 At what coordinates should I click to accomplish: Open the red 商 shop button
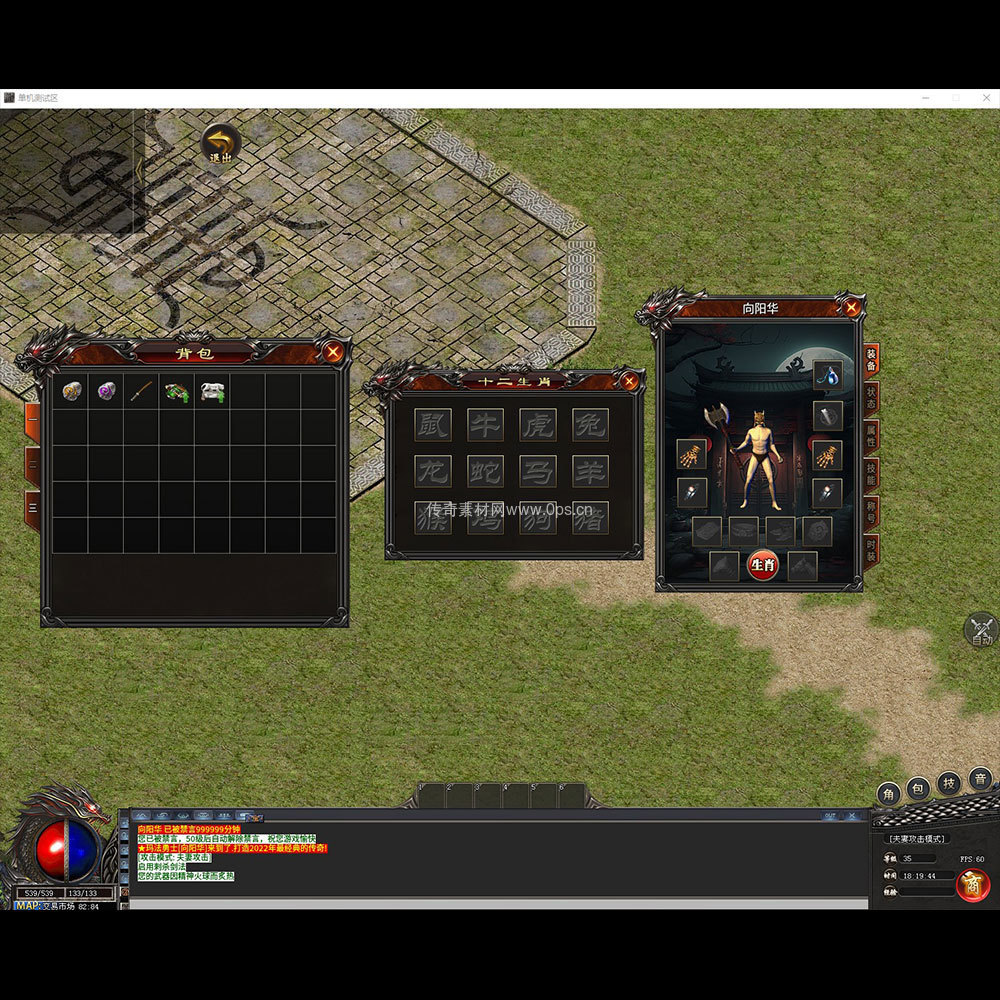point(972,884)
